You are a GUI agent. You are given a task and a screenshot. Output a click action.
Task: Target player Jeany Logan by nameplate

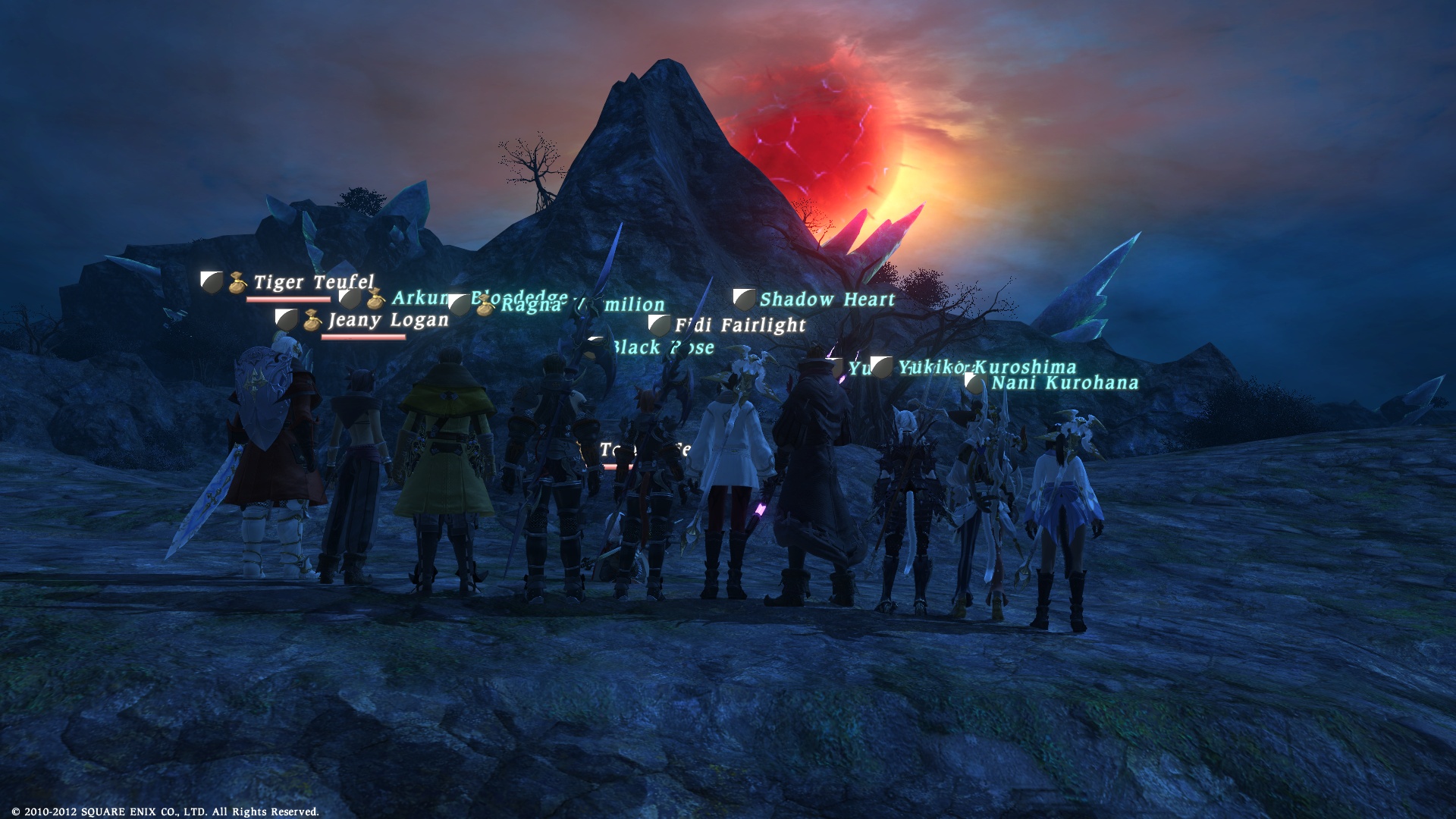[388, 321]
